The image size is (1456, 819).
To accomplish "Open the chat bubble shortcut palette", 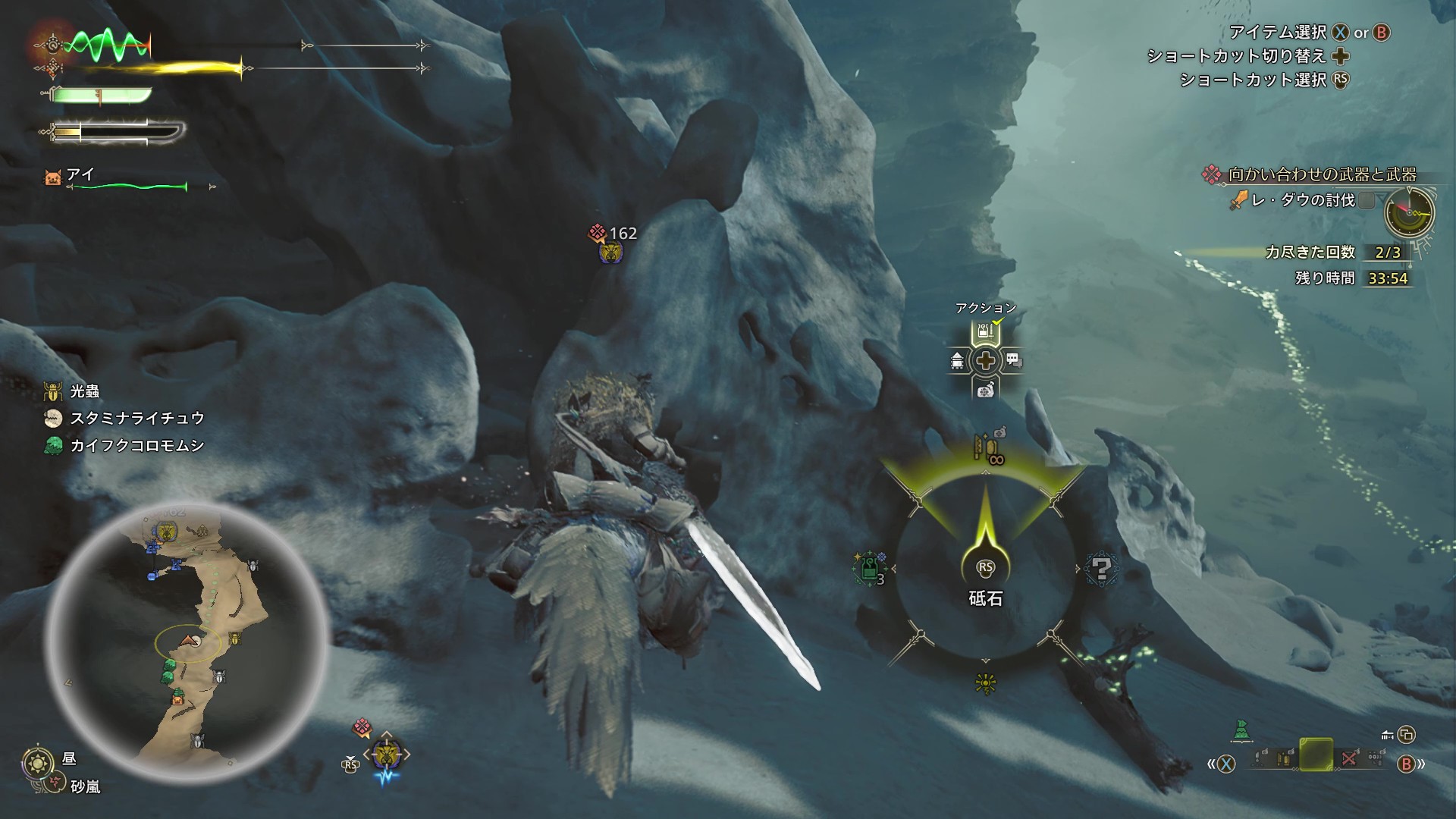I will click(x=1014, y=361).
